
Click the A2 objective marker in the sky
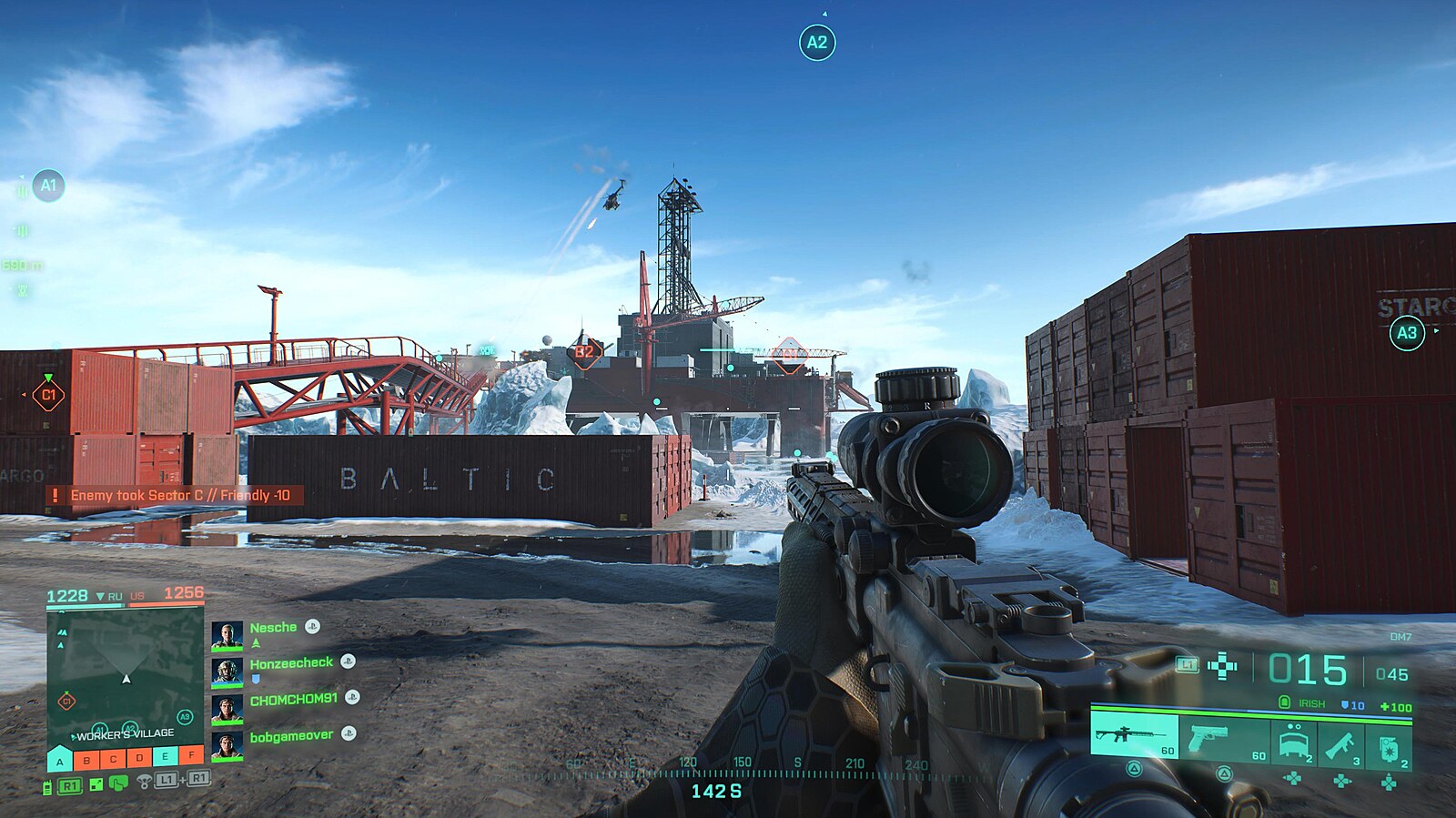point(816,42)
